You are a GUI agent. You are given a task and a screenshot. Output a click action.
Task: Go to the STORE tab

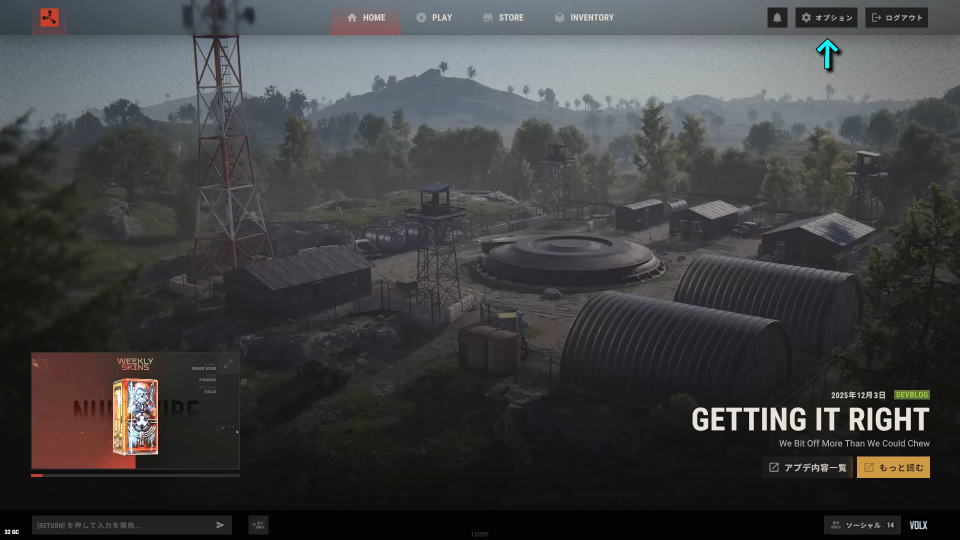(502, 18)
